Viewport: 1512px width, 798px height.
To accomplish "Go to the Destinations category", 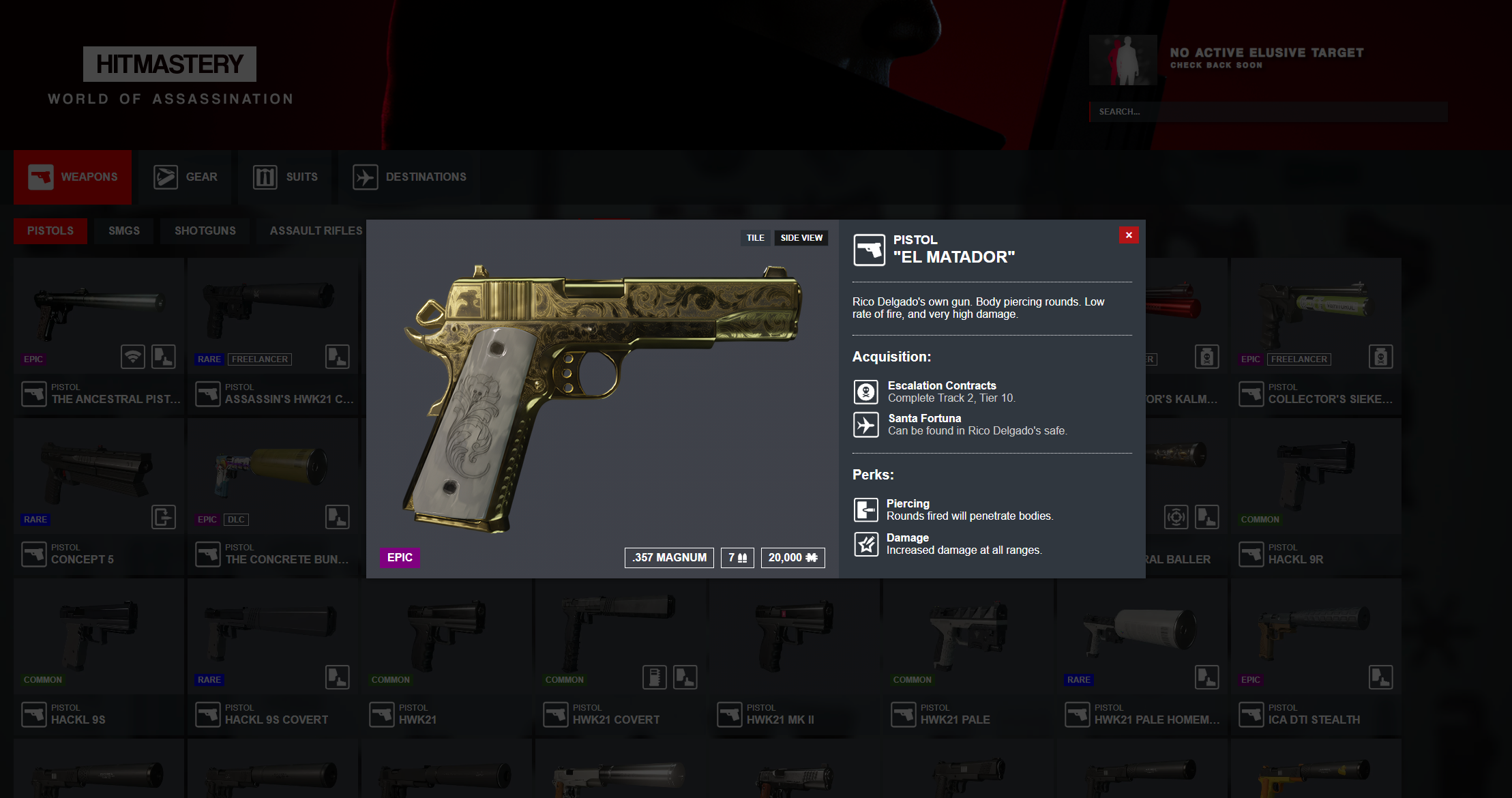I will coord(410,177).
